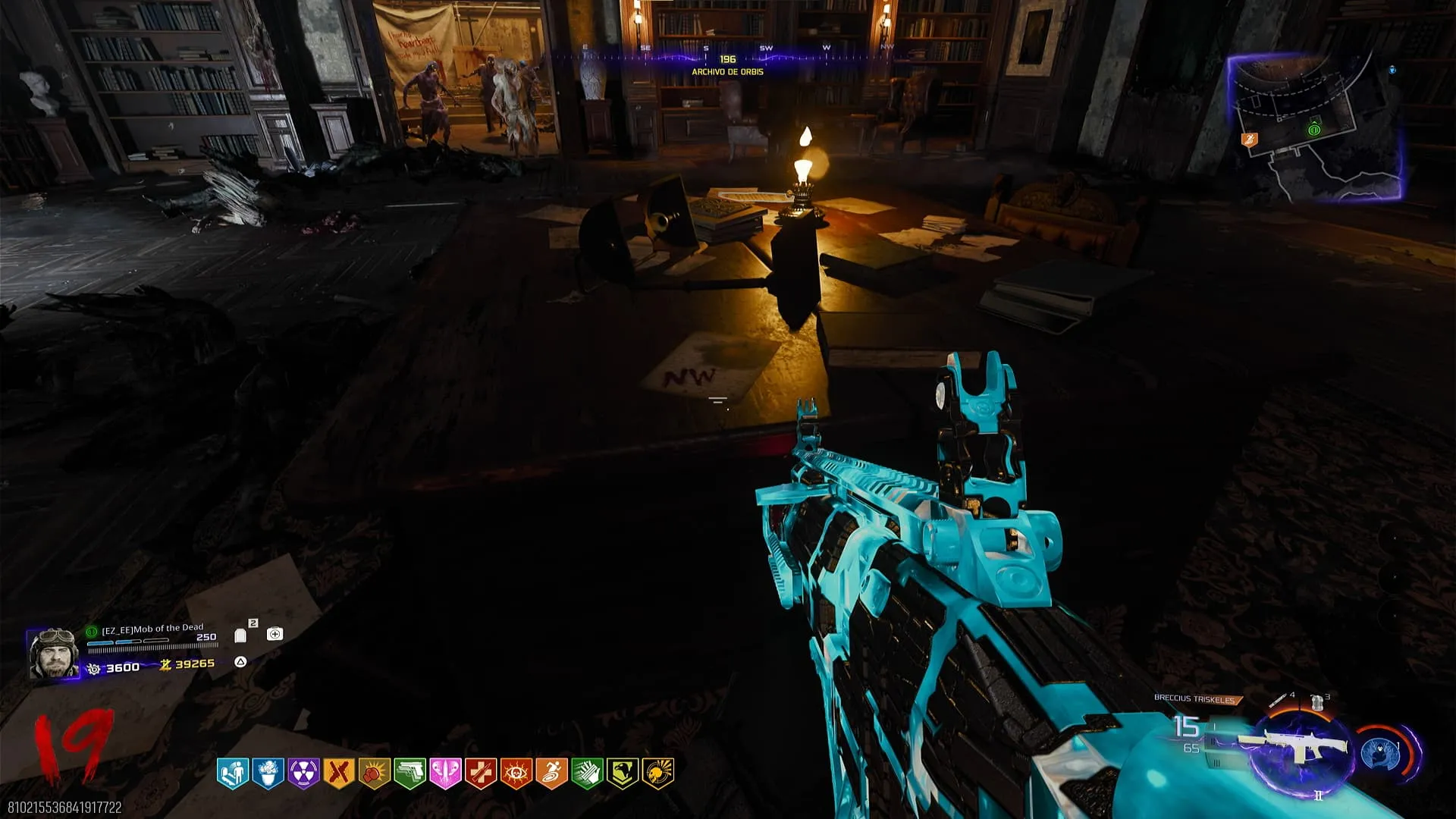Click the blue frozen plant perk icon
This screenshot has height=819, width=1456.
pyautogui.click(x=268, y=773)
